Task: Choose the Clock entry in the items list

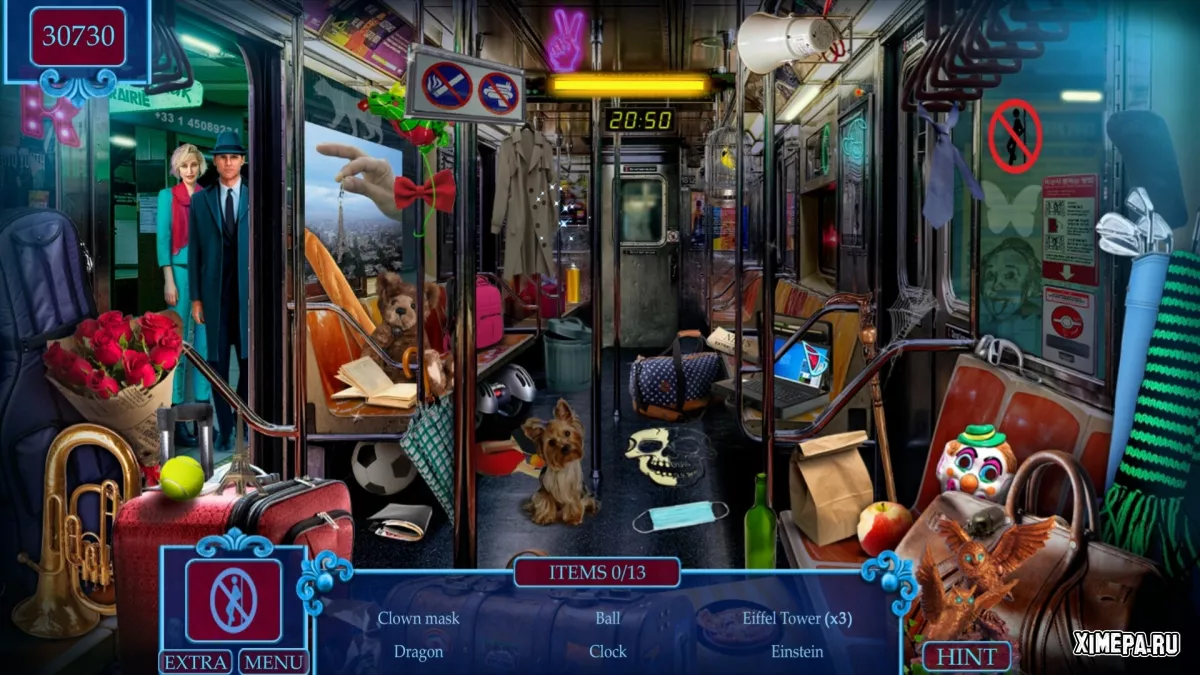Action: (608, 651)
